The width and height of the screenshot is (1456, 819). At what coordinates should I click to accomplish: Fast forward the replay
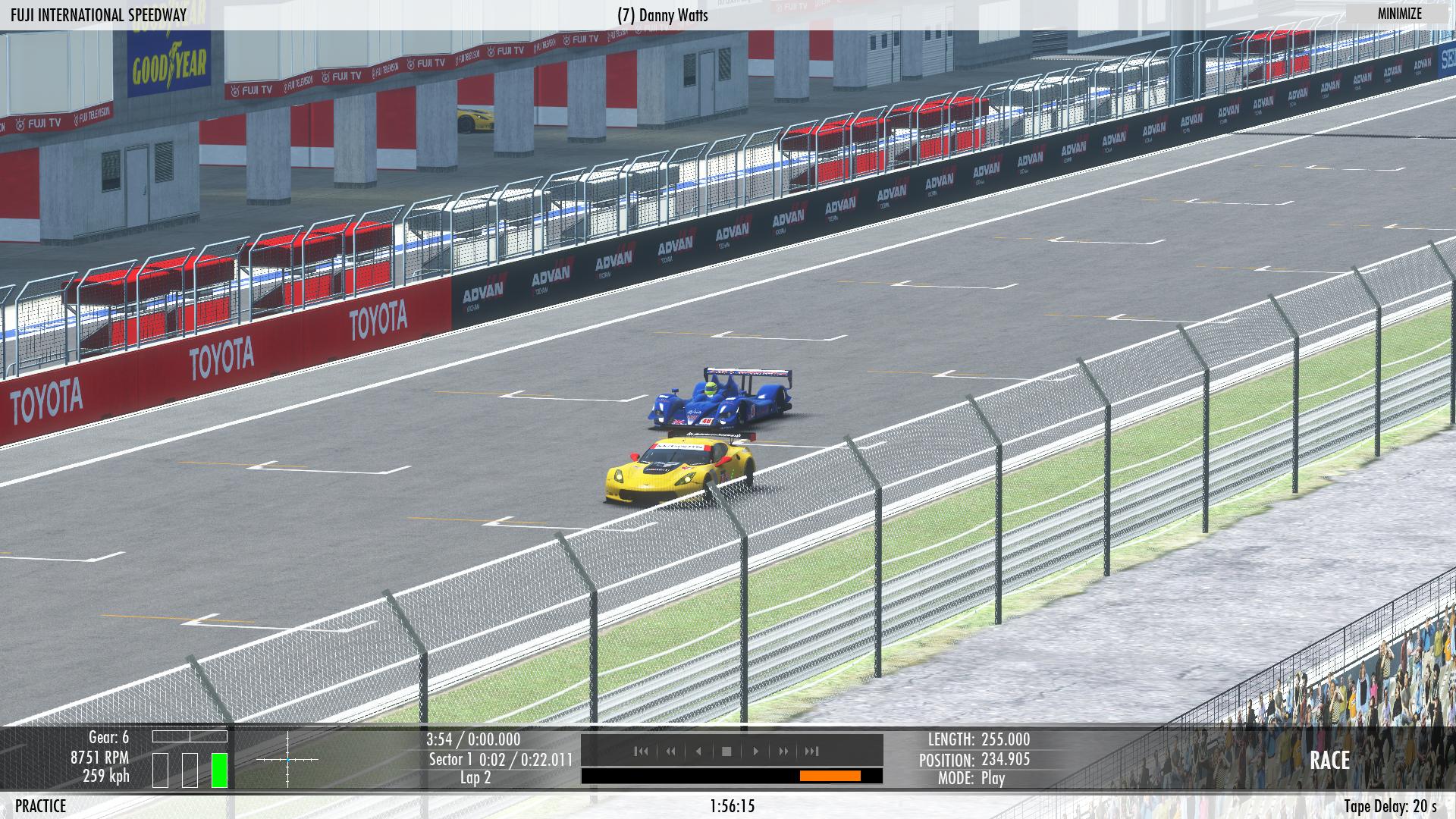coord(783,751)
